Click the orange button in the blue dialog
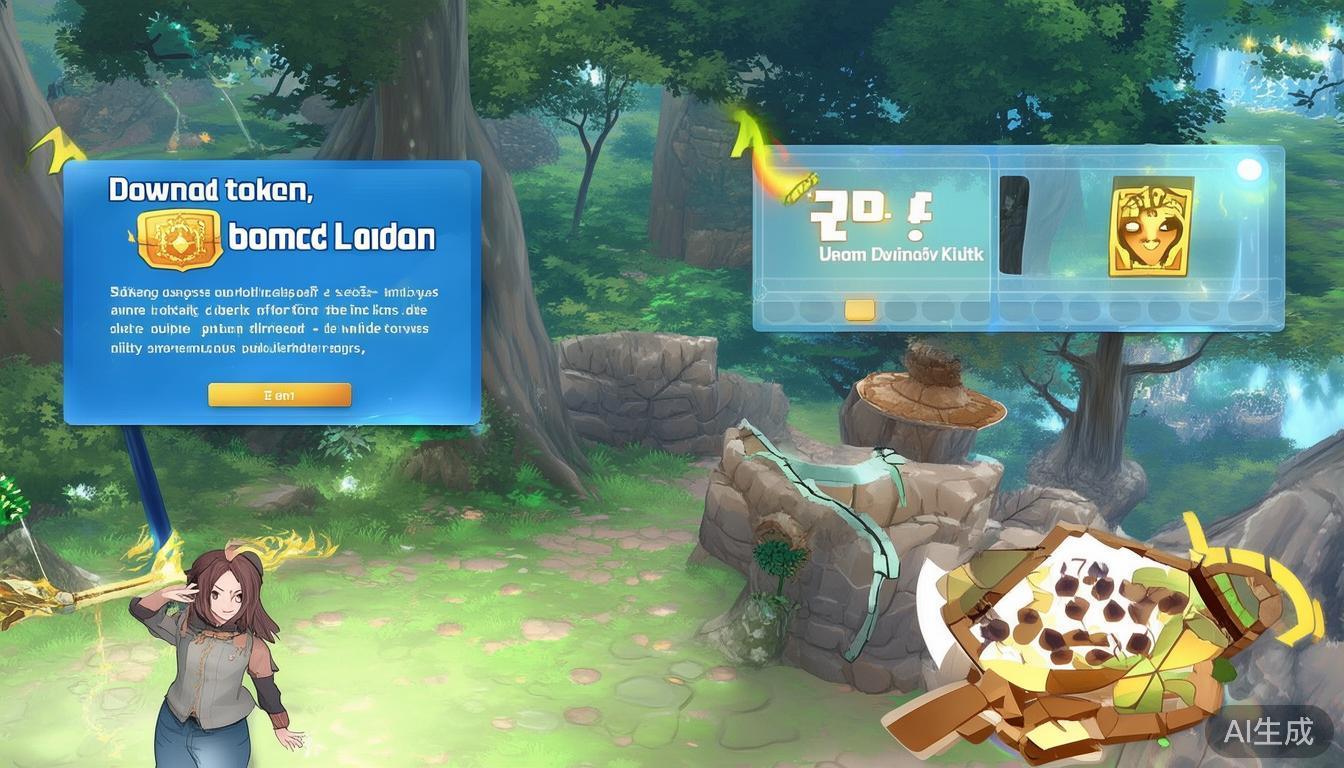 [x=279, y=395]
